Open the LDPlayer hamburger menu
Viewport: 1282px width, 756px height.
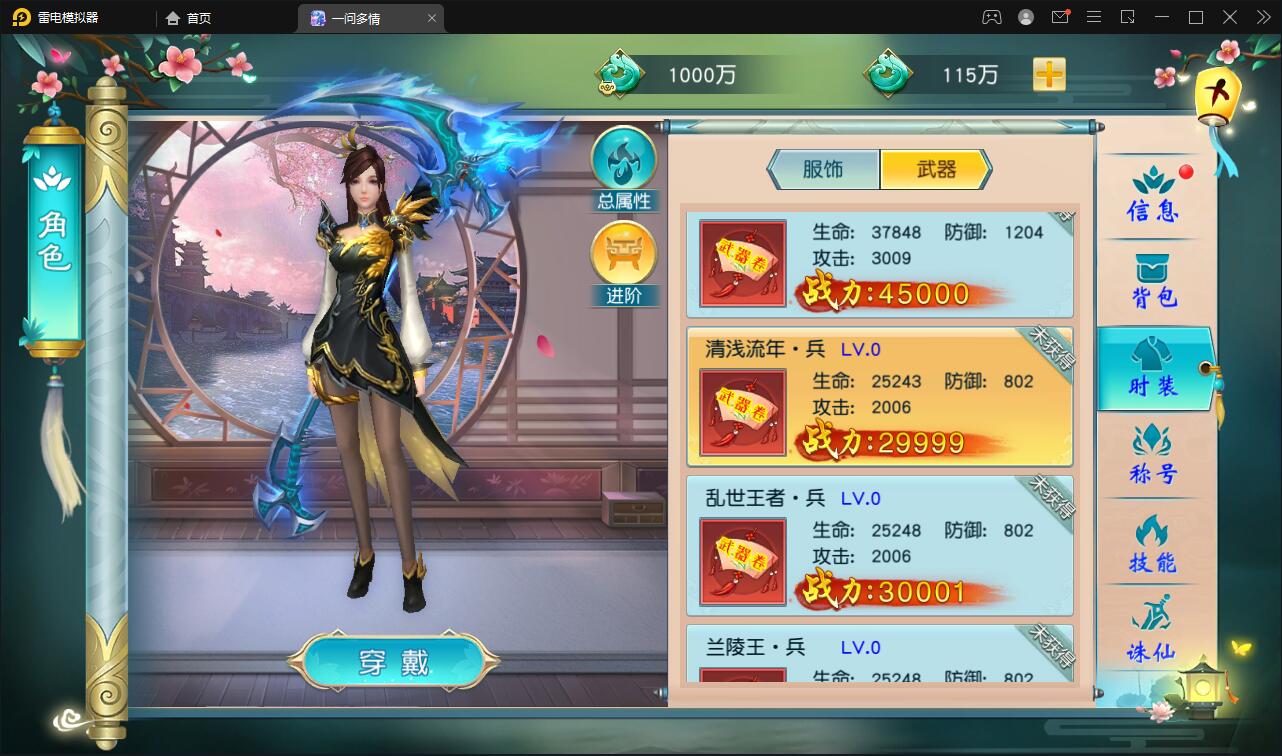pos(1094,17)
